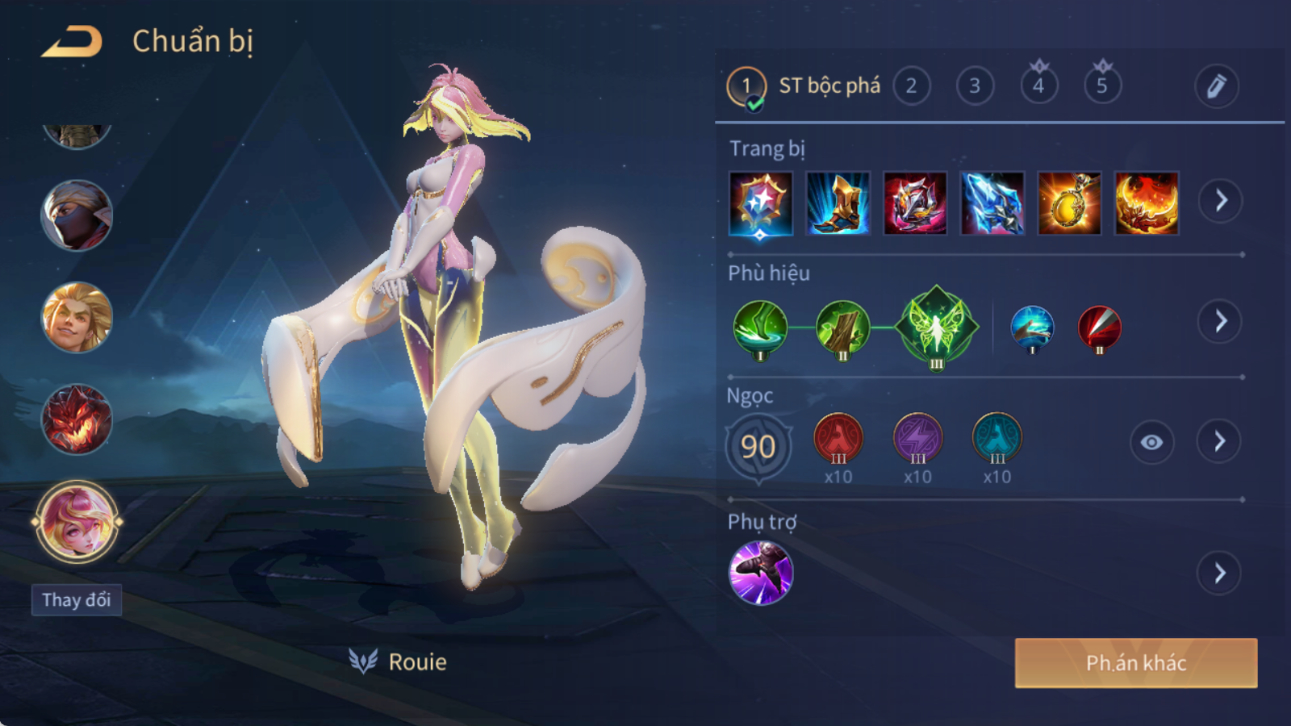
Task: Choose the red demon hero portrait
Action: pyautogui.click(x=76, y=419)
